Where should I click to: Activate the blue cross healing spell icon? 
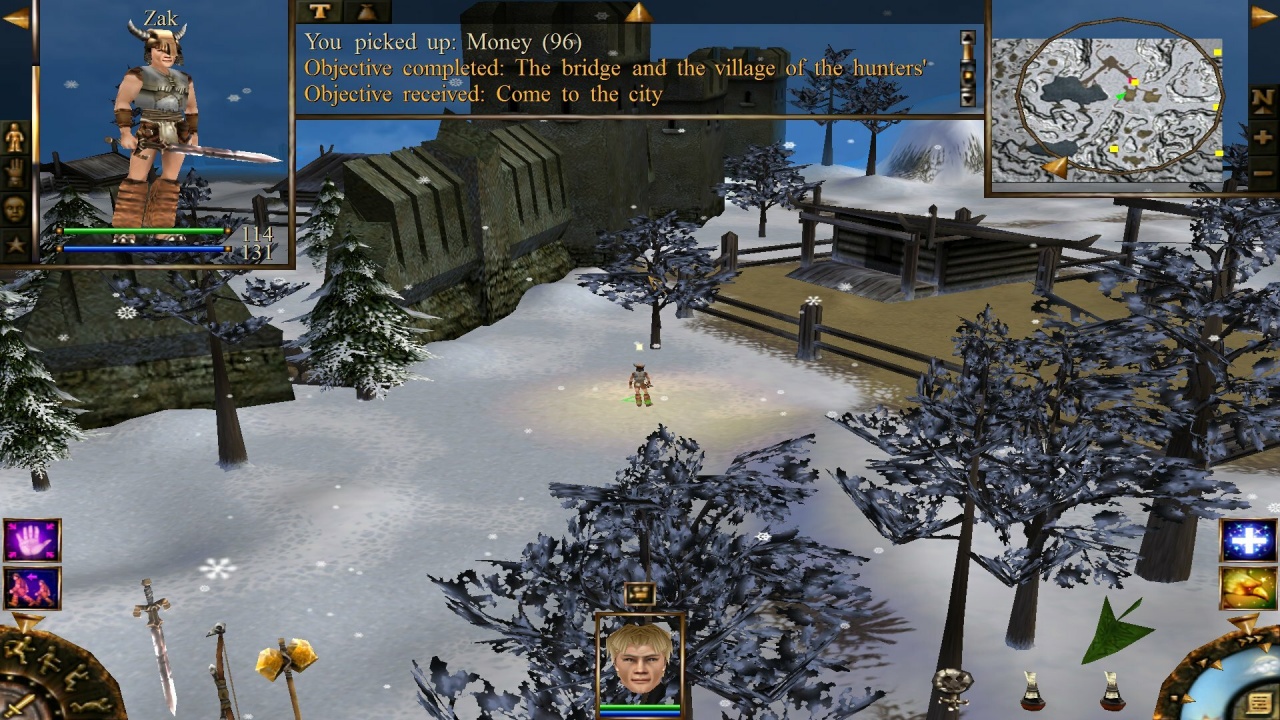pyautogui.click(x=1248, y=540)
